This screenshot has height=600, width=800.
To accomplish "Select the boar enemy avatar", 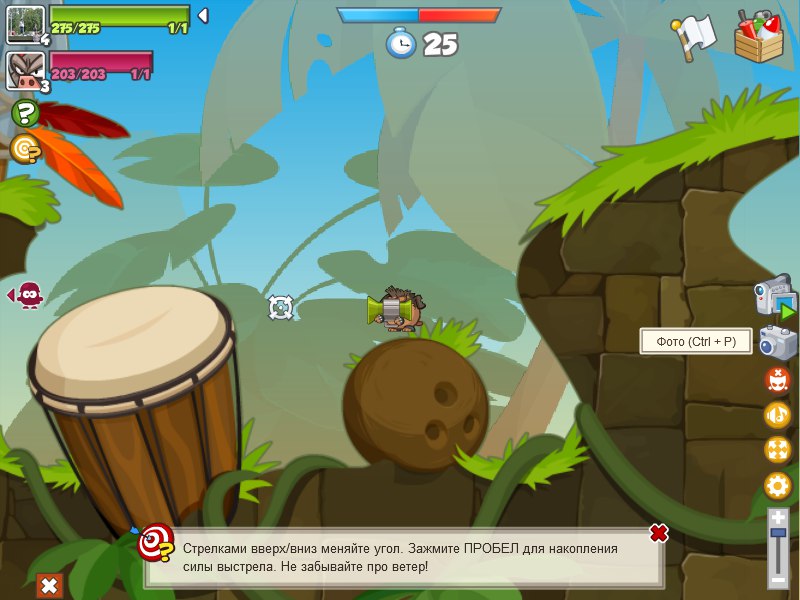I will coord(26,70).
